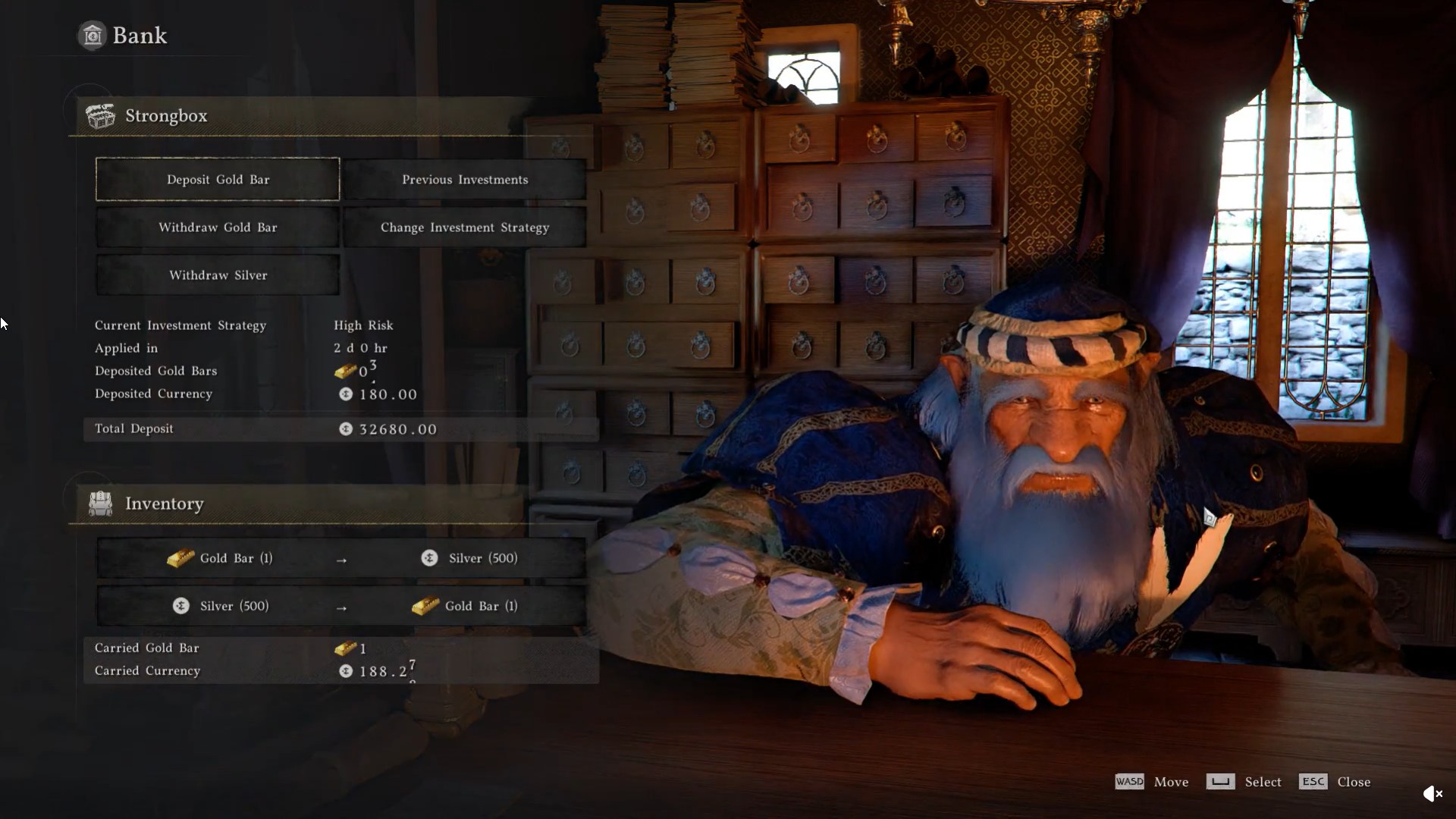Viewport: 1456px width, 819px height.
Task: Open Previous Investments
Action: pos(464,180)
